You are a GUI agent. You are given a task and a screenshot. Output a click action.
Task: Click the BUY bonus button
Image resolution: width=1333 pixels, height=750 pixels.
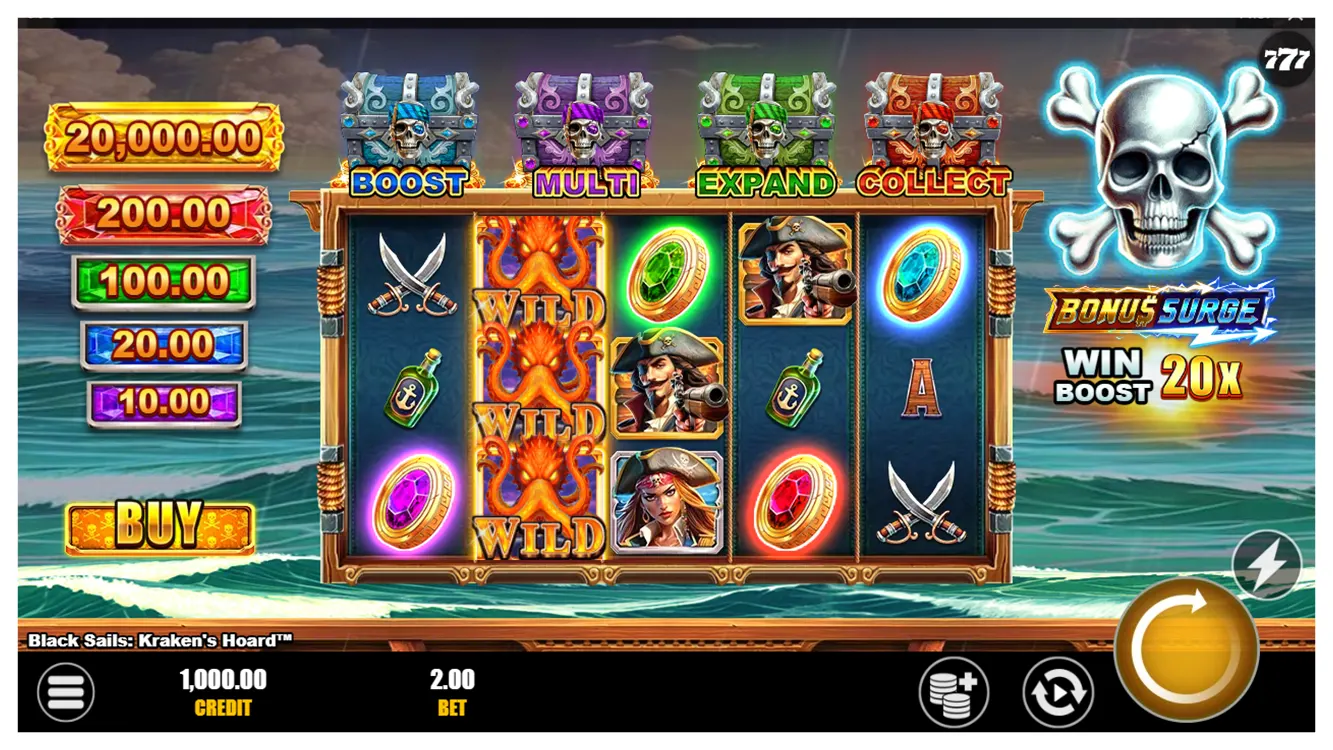(160, 526)
